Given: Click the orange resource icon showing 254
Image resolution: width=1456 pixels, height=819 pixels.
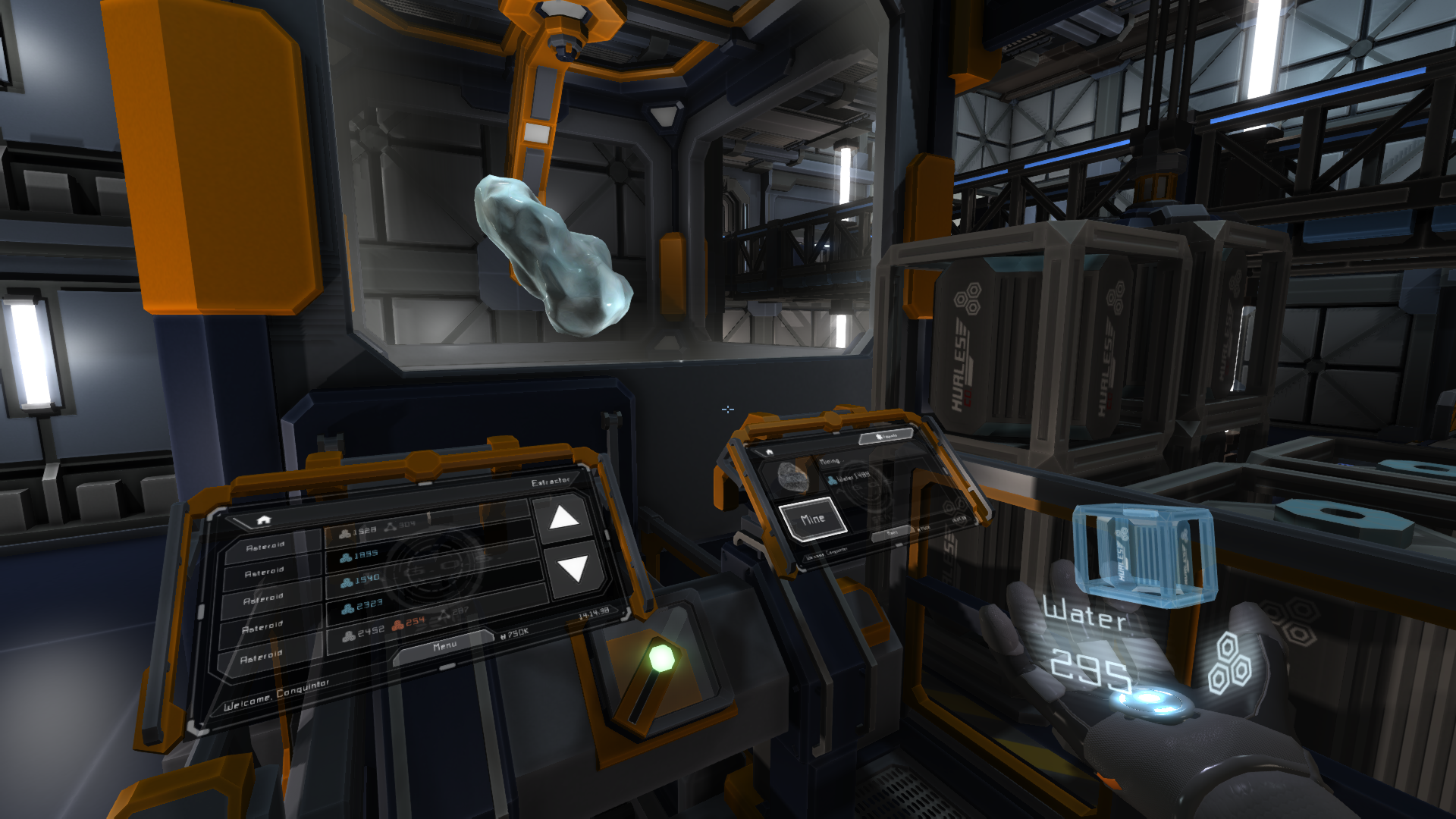Looking at the screenshot, I should tap(398, 626).
